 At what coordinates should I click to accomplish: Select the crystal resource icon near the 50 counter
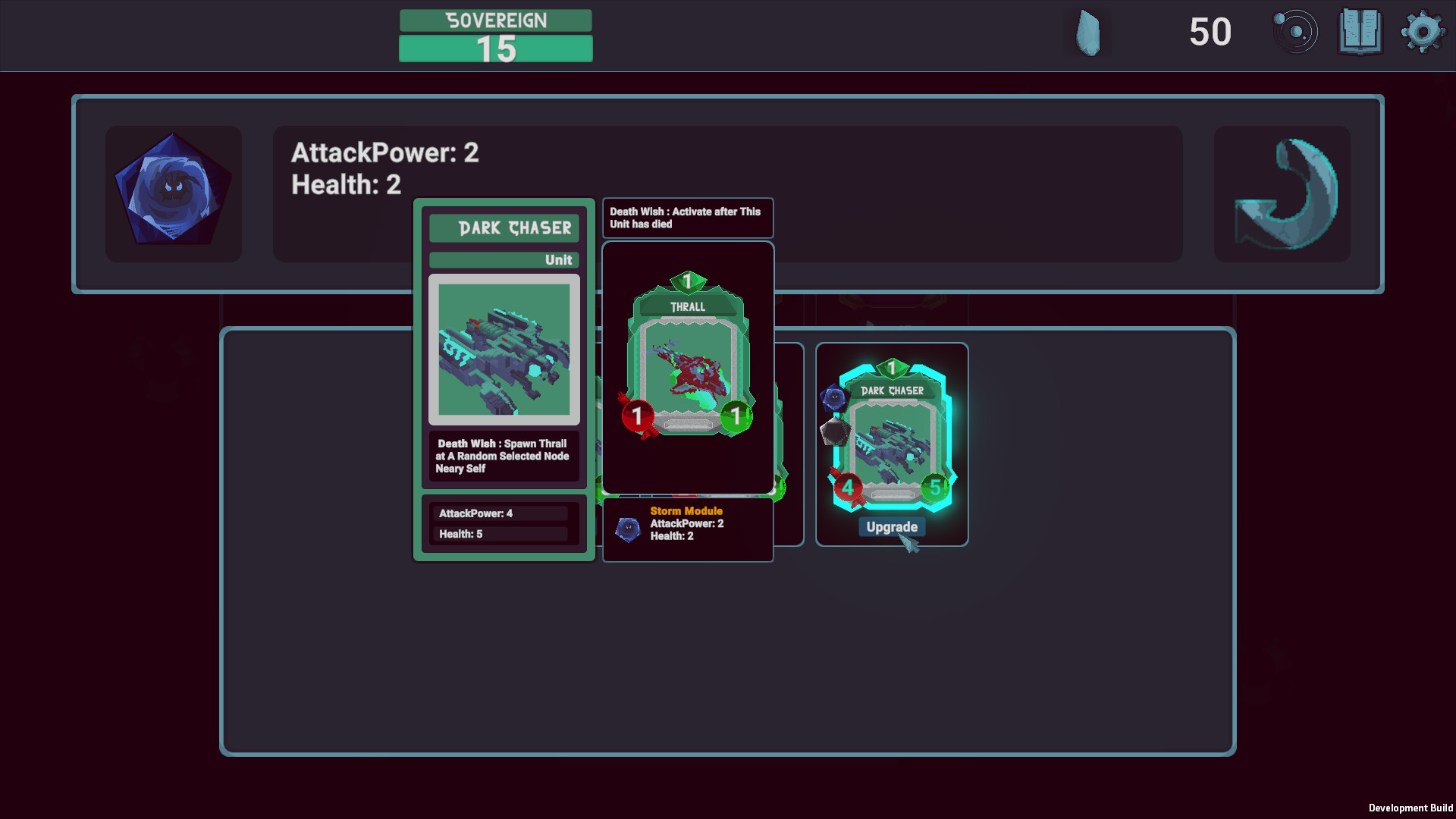1088,32
